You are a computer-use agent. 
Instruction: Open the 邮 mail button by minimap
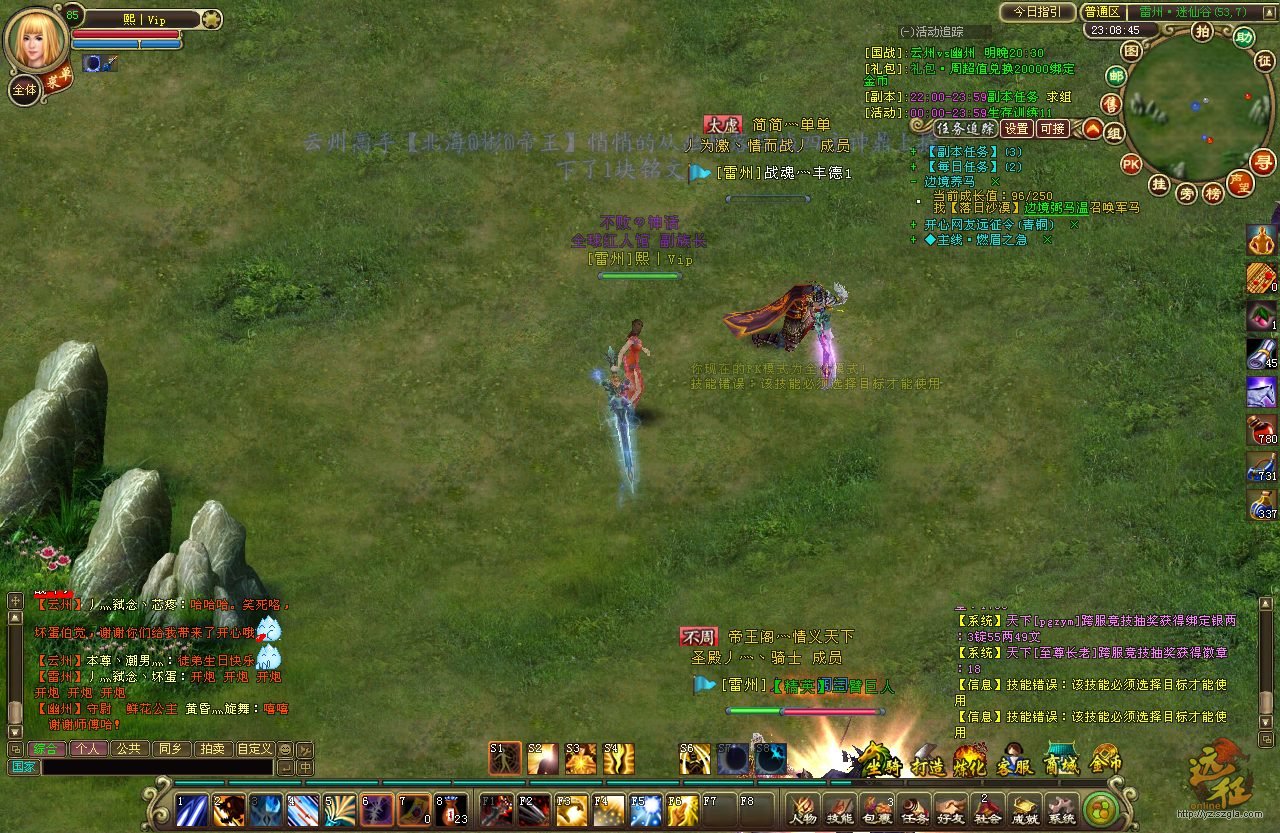point(1116,76)
